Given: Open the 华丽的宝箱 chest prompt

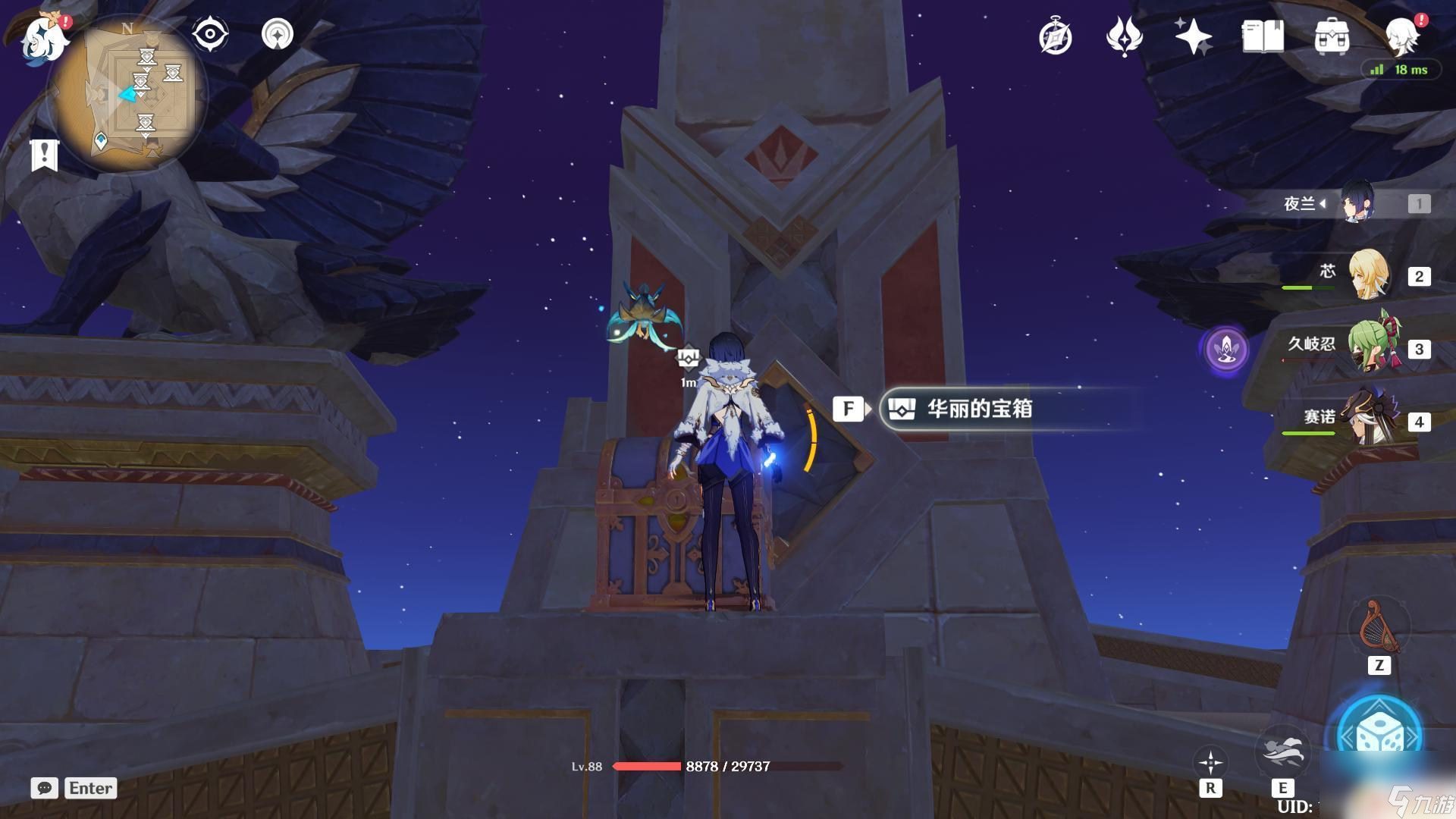Looking at the screenshot, I should tap(978, 409).
